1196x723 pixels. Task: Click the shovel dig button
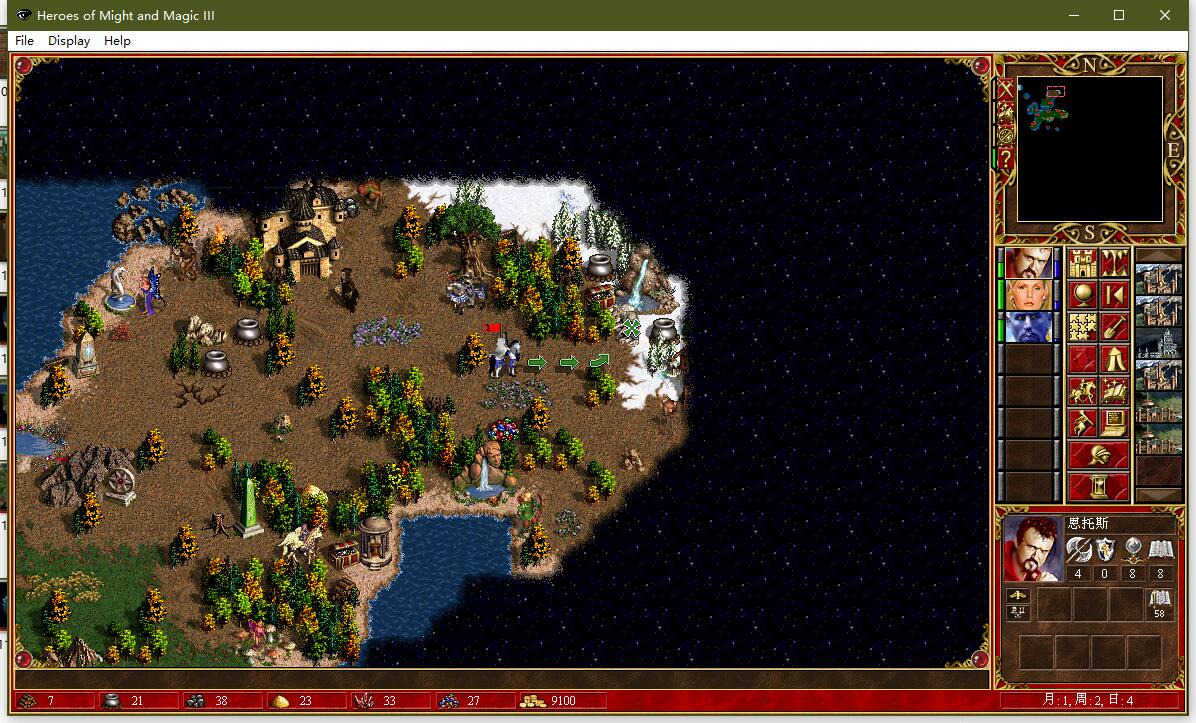(1114, 327)
